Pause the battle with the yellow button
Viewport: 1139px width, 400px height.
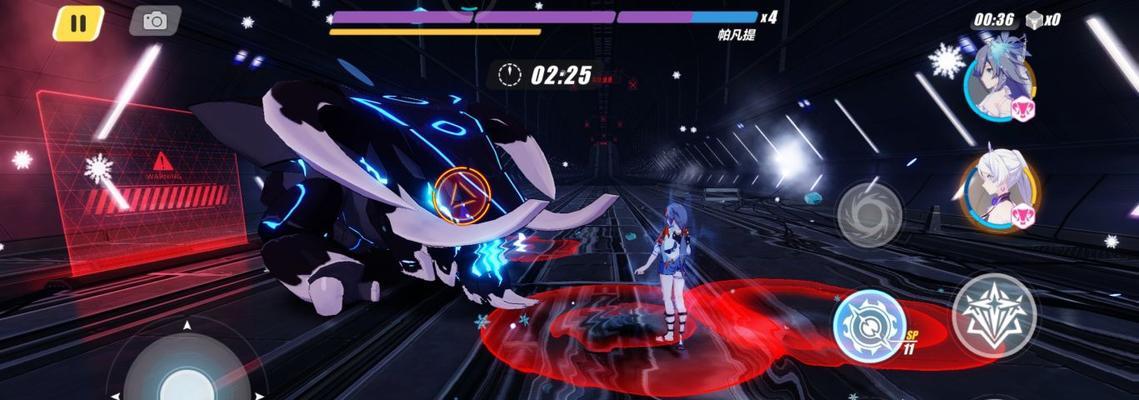pyautogui.click(x=78, y=23)
